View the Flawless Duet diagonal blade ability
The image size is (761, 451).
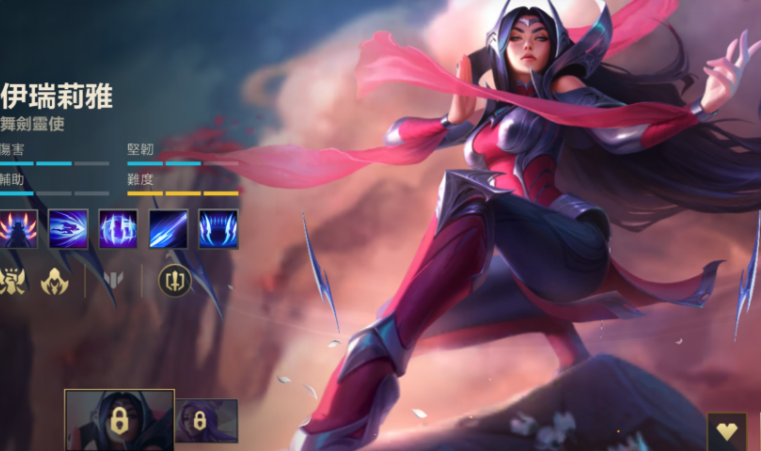click(168, 229)
